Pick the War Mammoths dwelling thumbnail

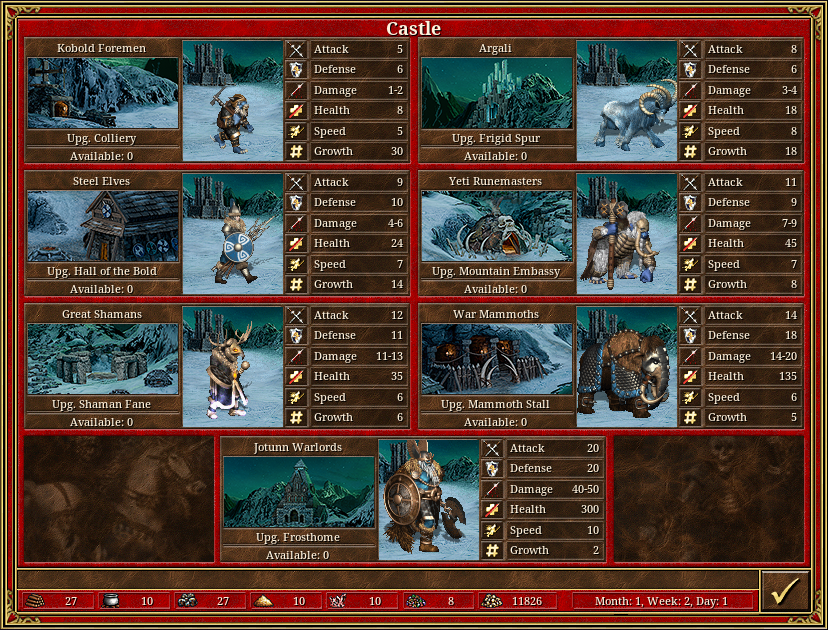tap(496, 359)
